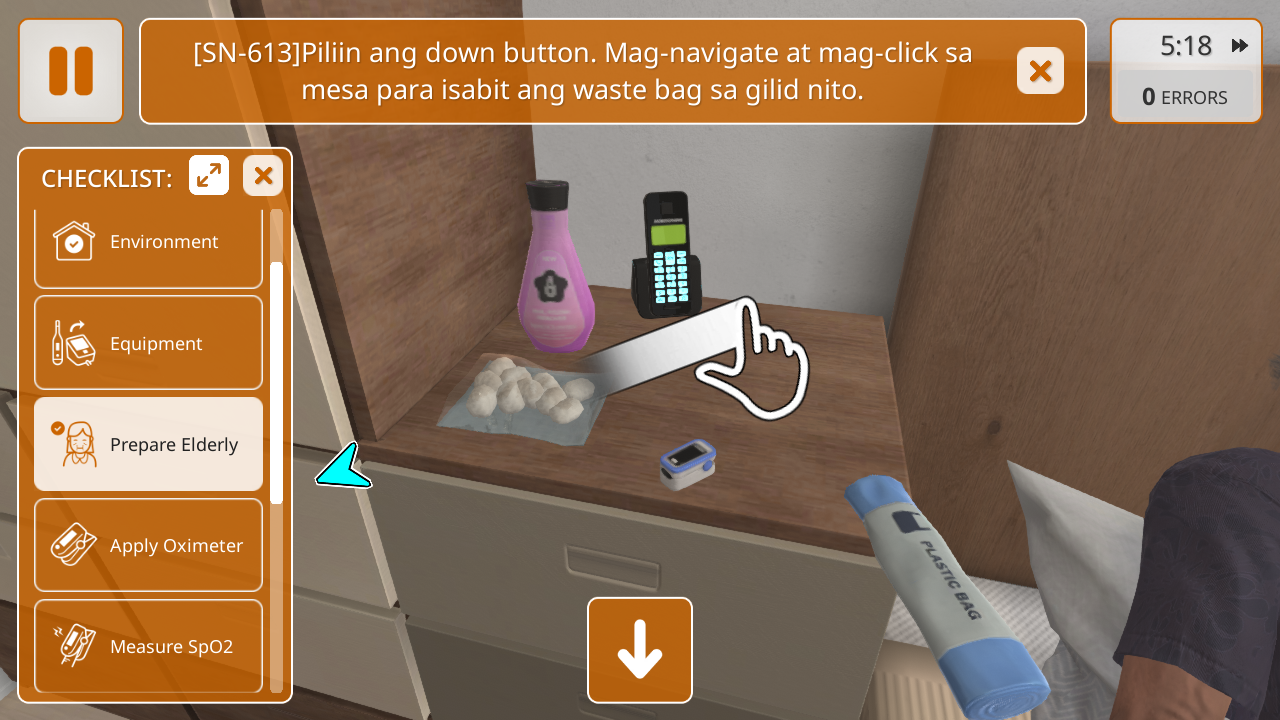Pause the simulation
Screen dimensions: 1280x720
pos(71,71)
